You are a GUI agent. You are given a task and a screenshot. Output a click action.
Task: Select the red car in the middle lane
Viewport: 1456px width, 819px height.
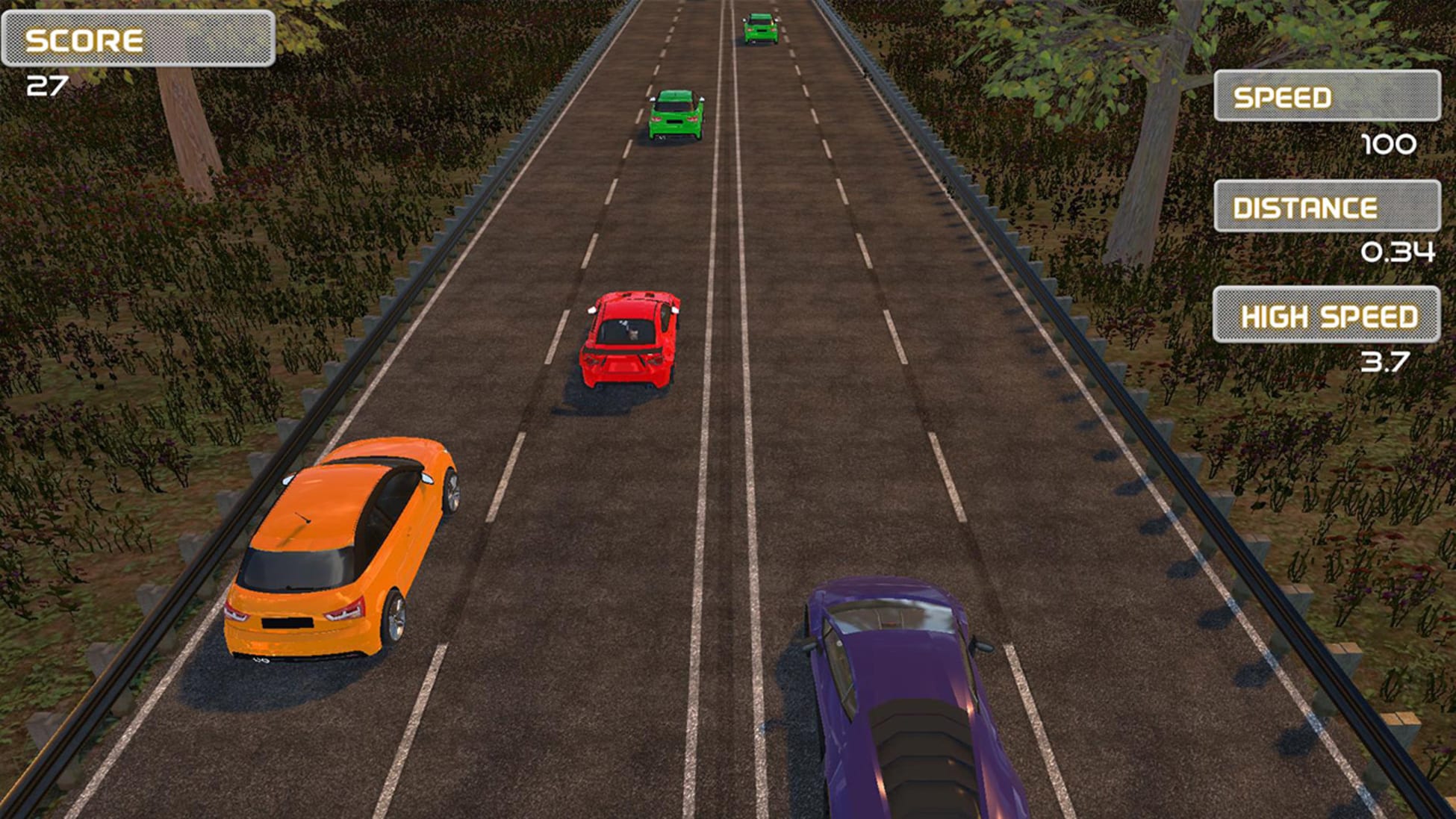click(631, 340)
